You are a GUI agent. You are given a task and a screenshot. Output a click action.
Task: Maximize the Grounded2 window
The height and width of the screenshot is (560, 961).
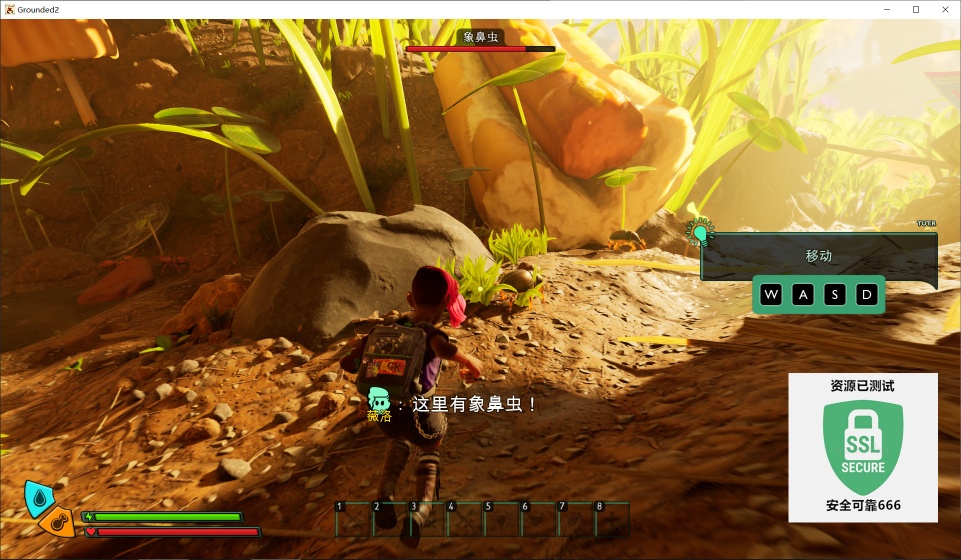[915, 9]
